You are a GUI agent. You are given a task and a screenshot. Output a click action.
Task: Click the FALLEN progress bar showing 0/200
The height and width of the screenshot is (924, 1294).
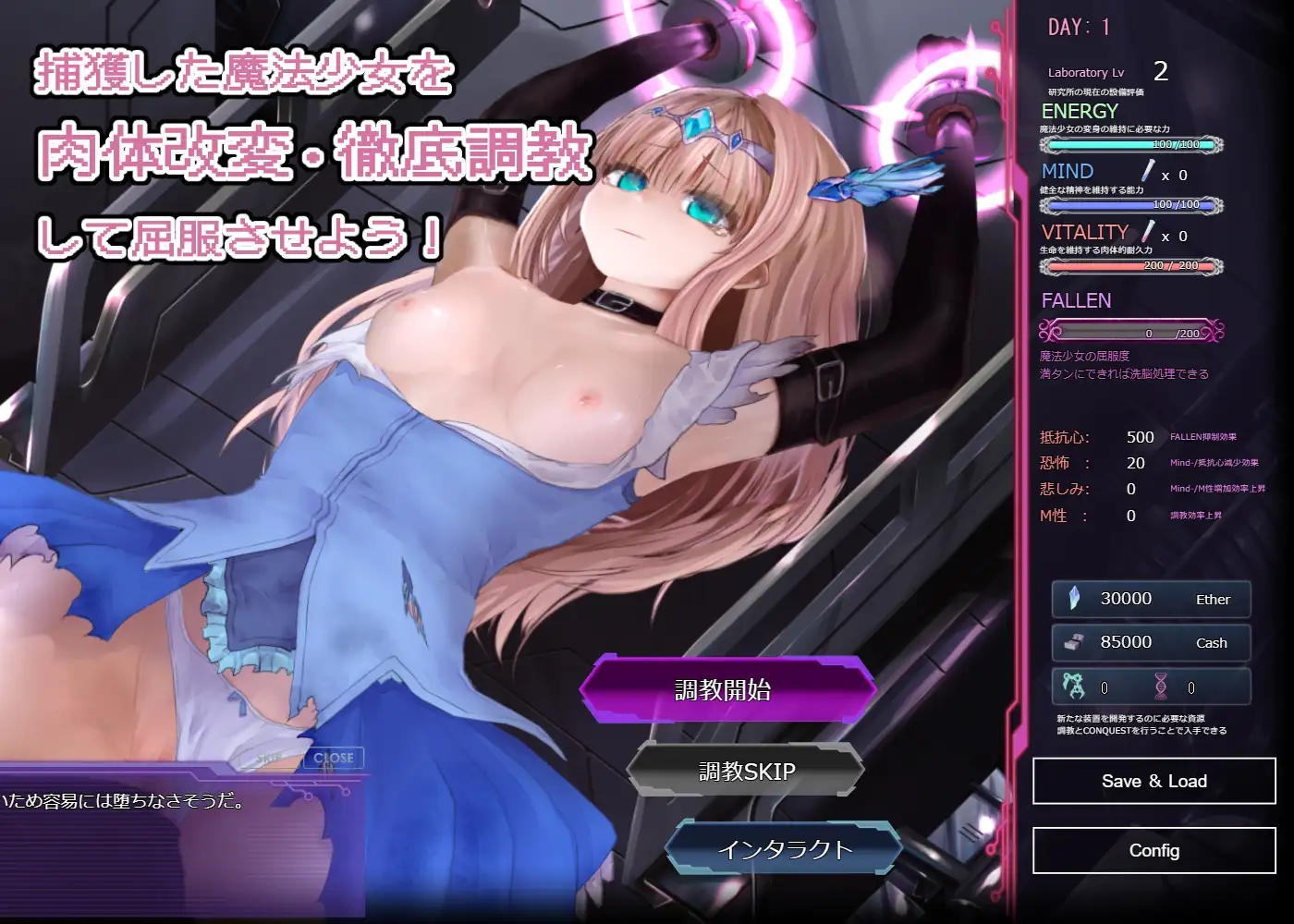tap(1131, 331)
